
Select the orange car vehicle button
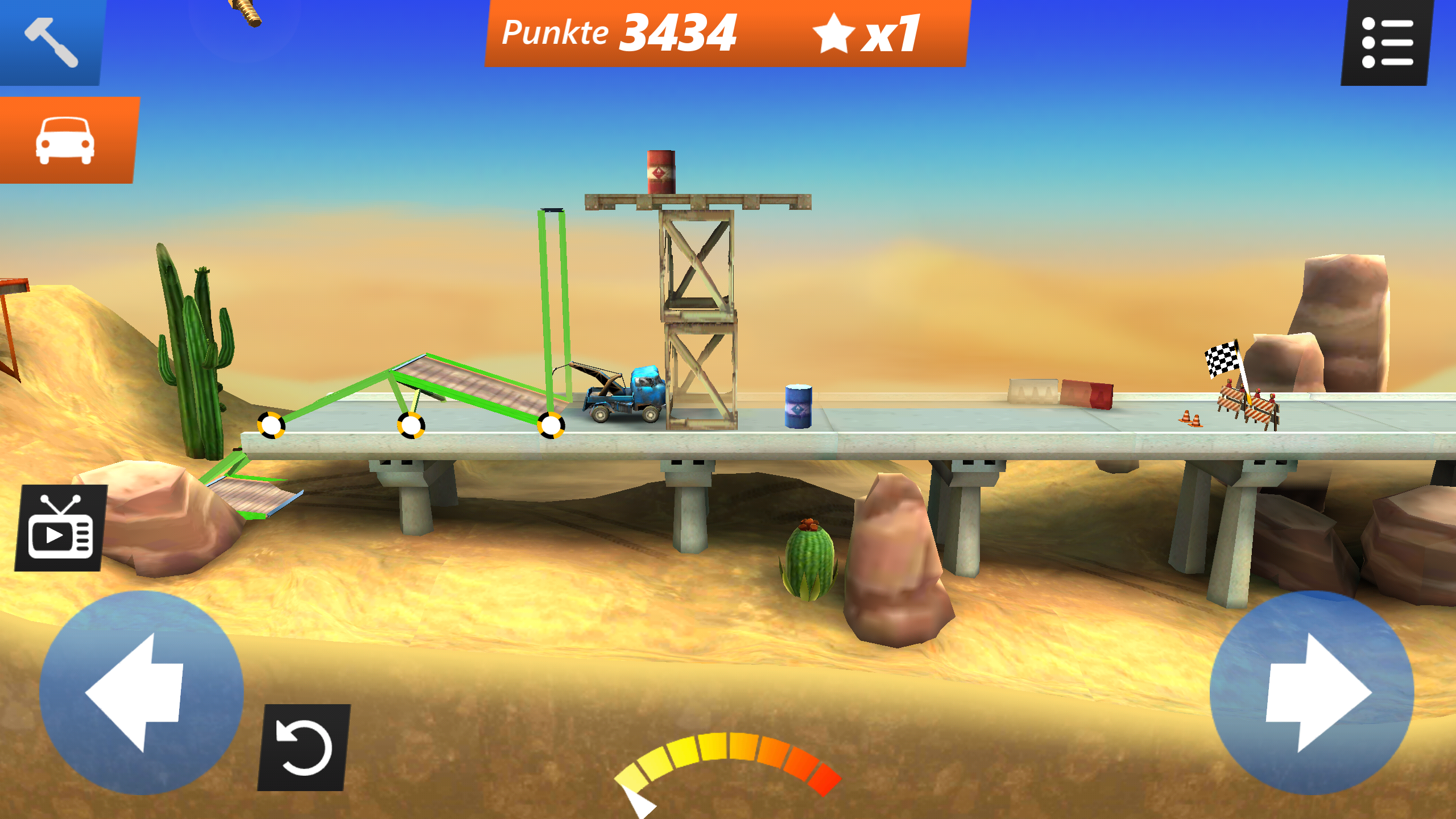click(x=66, y=140)
